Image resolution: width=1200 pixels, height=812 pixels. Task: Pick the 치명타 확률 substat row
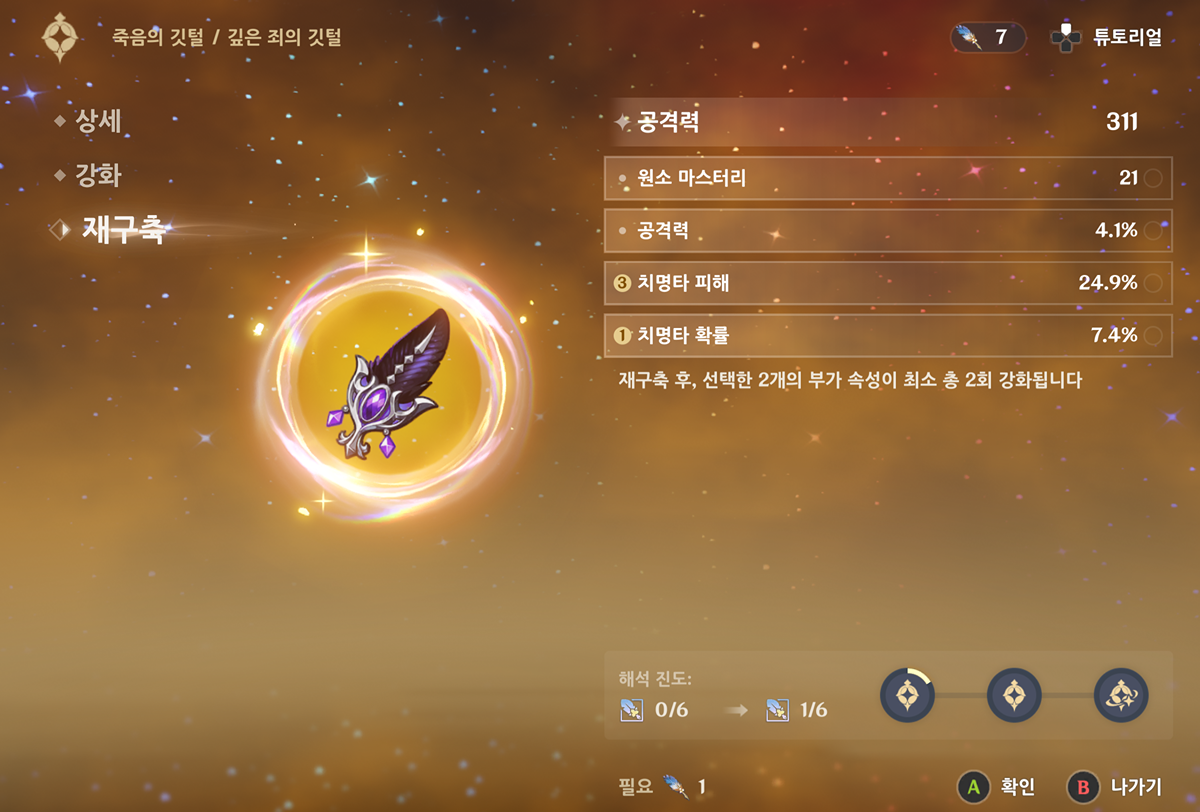tap(887, 335)
